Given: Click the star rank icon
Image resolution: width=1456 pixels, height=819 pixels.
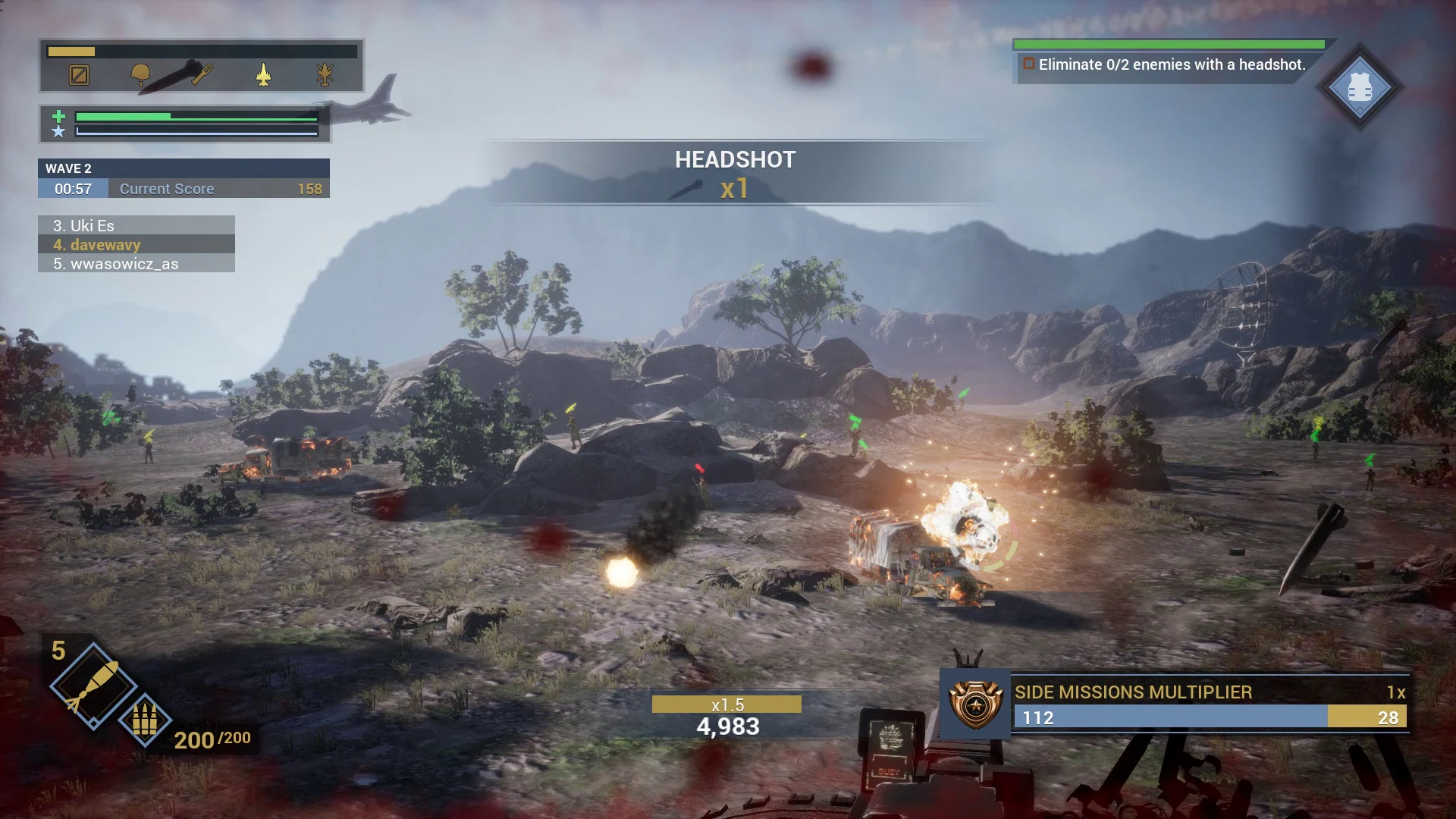Looking at the screenshot, I should tap(58, 133).
